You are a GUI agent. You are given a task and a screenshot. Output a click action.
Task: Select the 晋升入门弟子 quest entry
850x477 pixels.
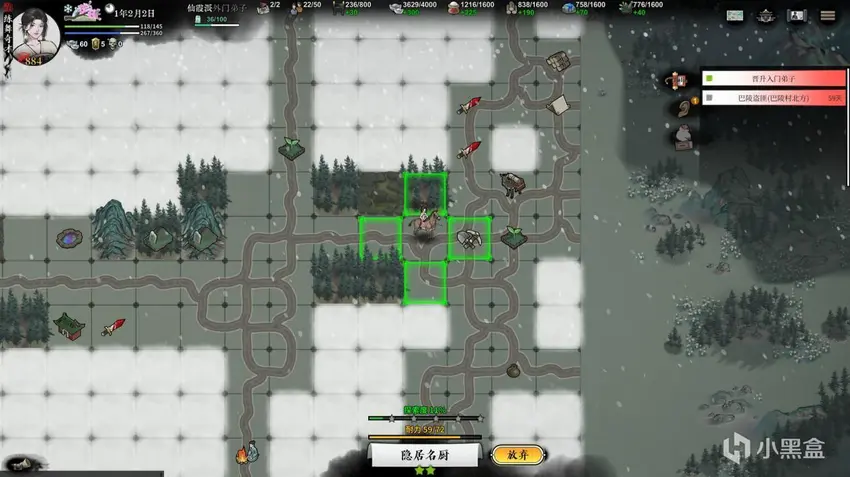pos(773,78)
